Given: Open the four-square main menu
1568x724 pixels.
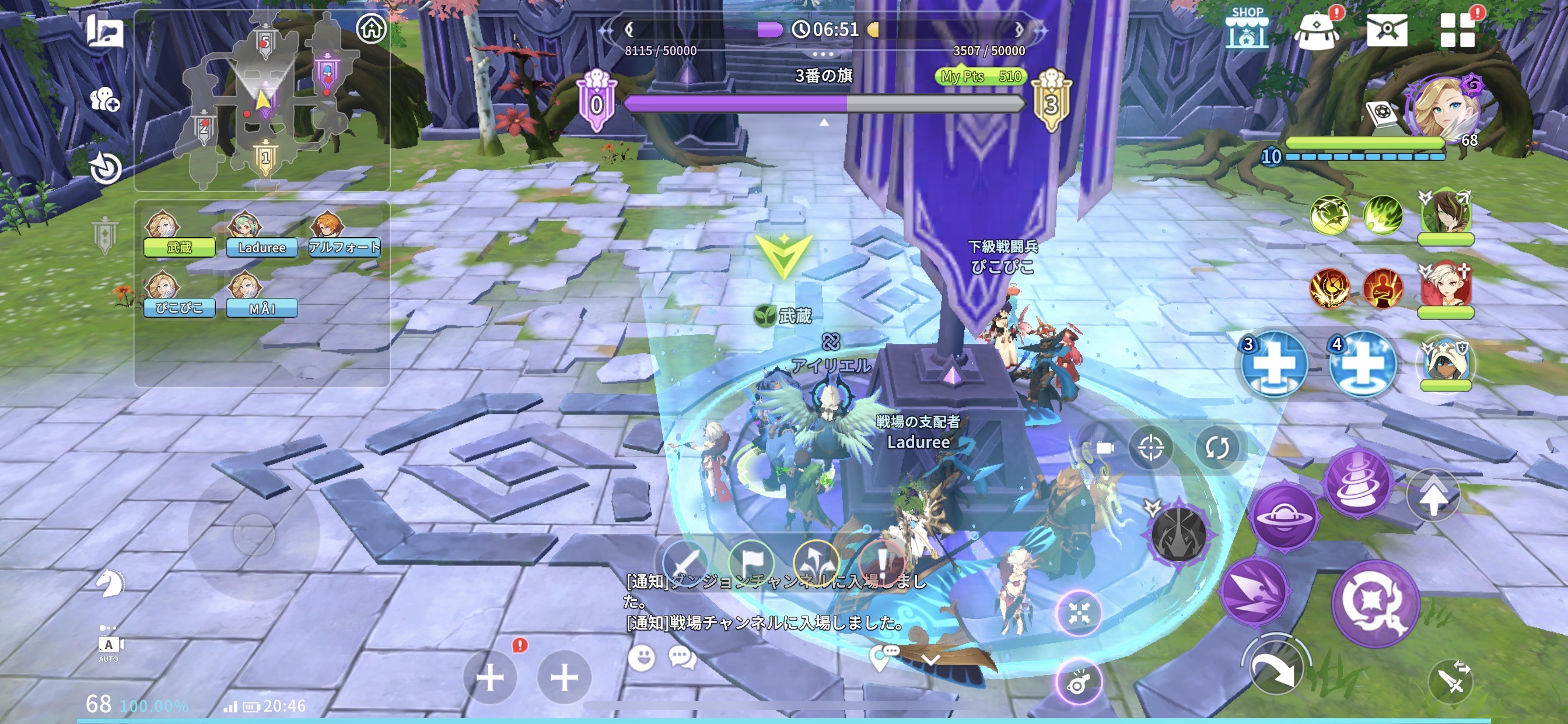Looking at the screenshot, I should click(x=1457, y=30).
